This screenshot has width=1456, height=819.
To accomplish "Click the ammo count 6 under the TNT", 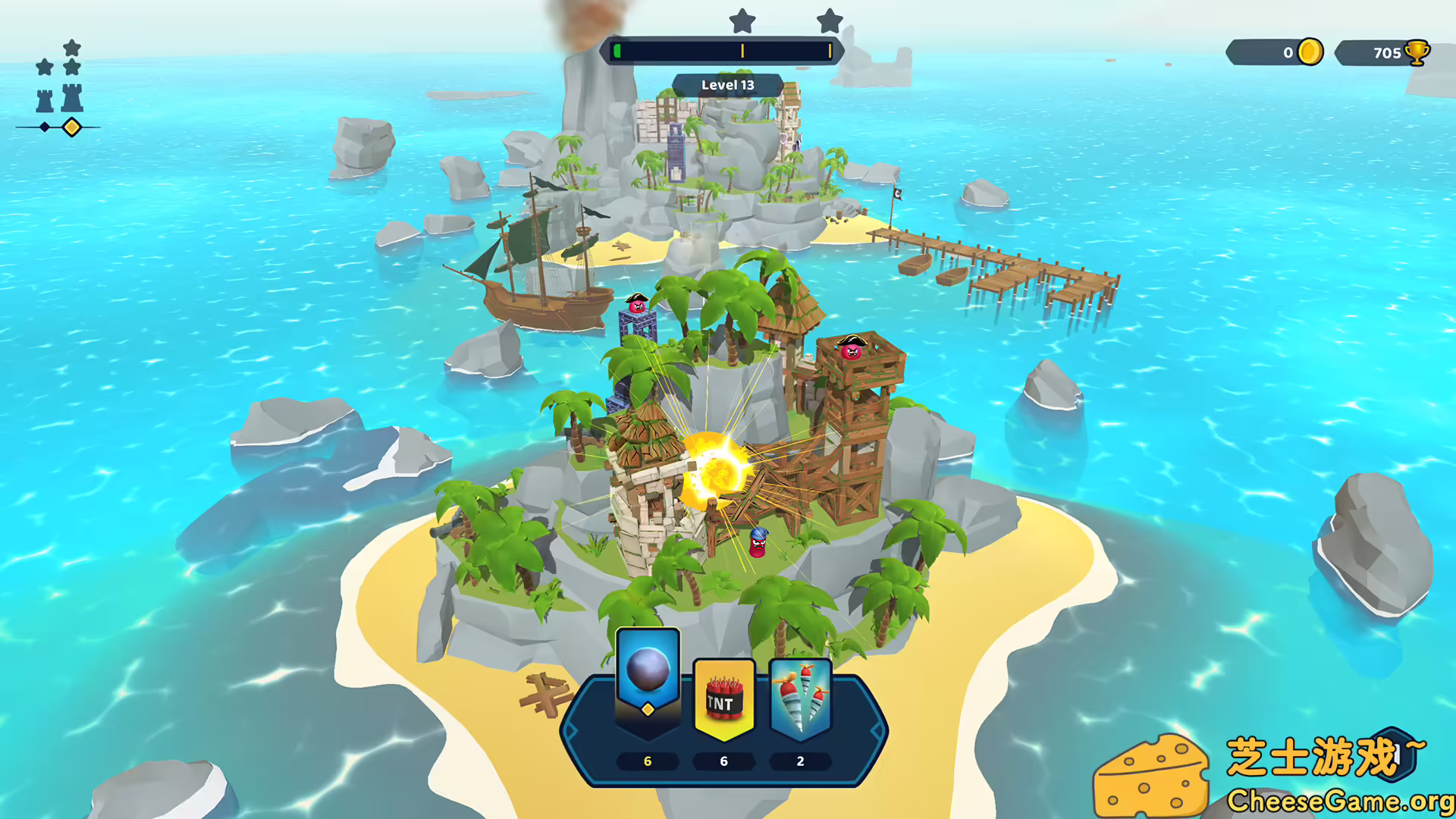I will [723, 761].
